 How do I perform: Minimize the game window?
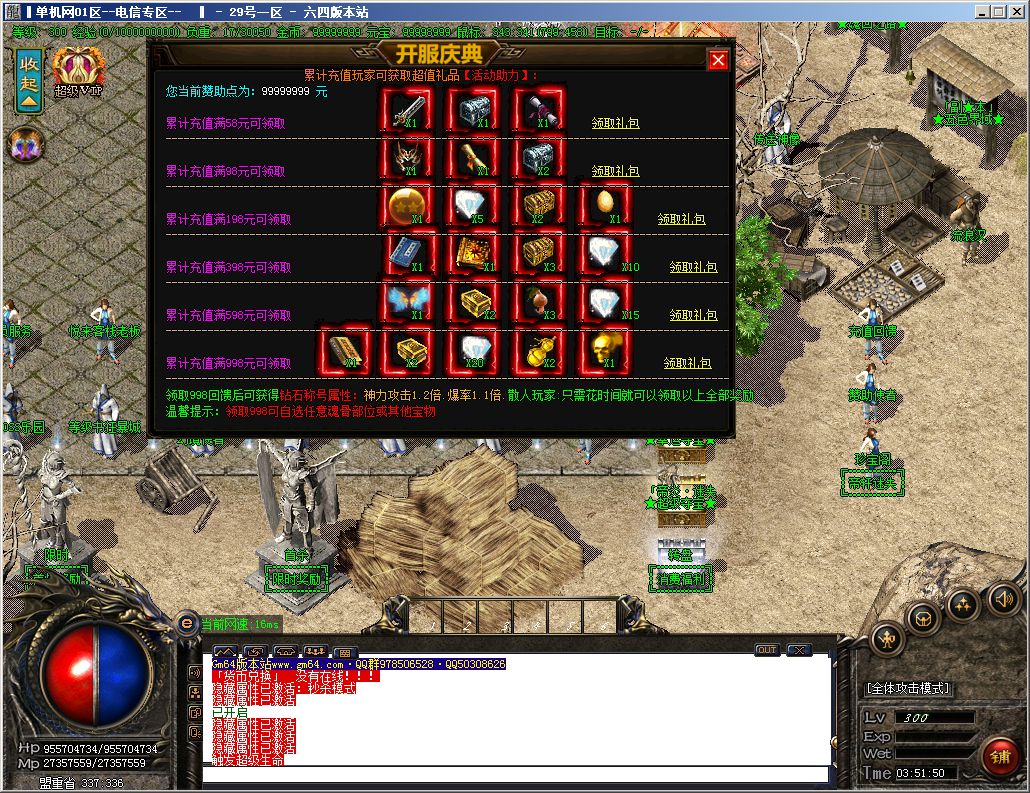[x=982, y=11]
